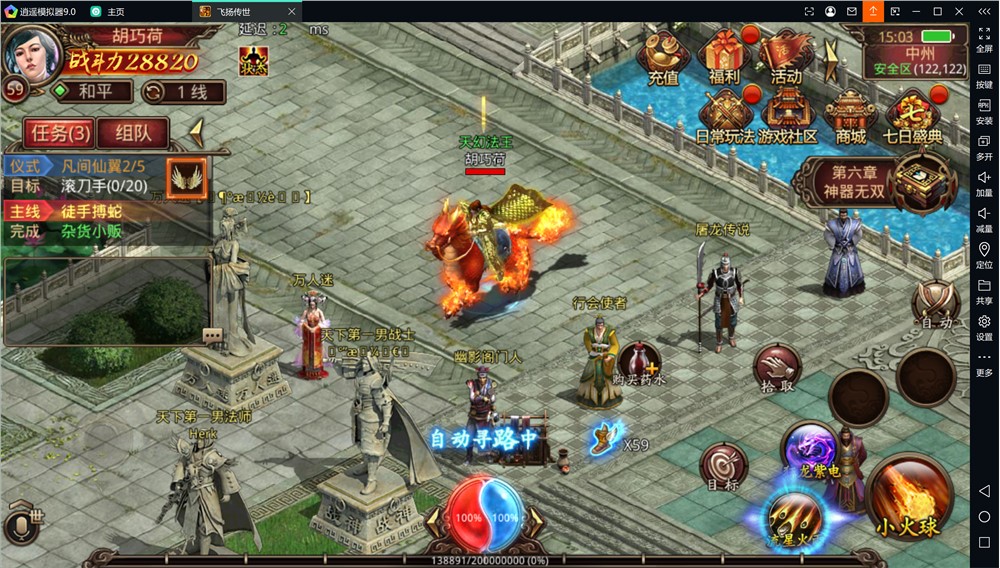Open the 福利 welfare gift menu
The image size is (1000, 568).
[x=724, y=57]
